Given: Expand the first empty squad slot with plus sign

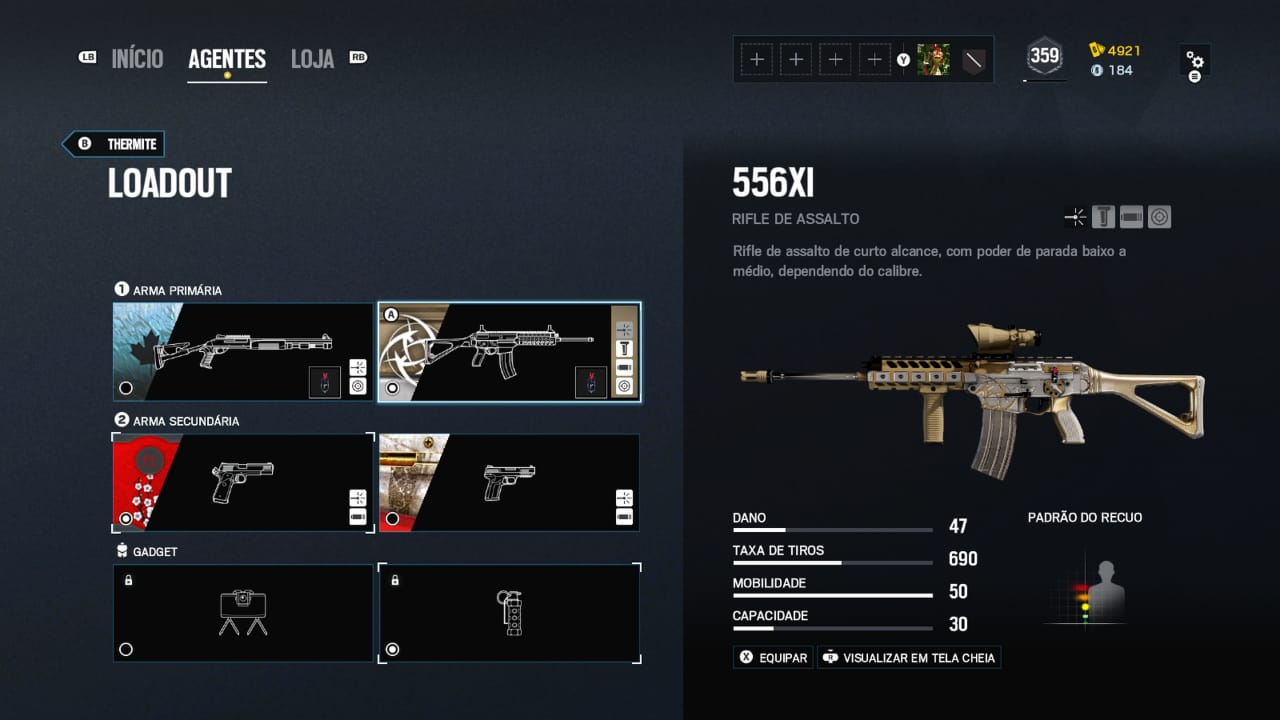Looking at the screenshot, I should [x=757, y=59].
